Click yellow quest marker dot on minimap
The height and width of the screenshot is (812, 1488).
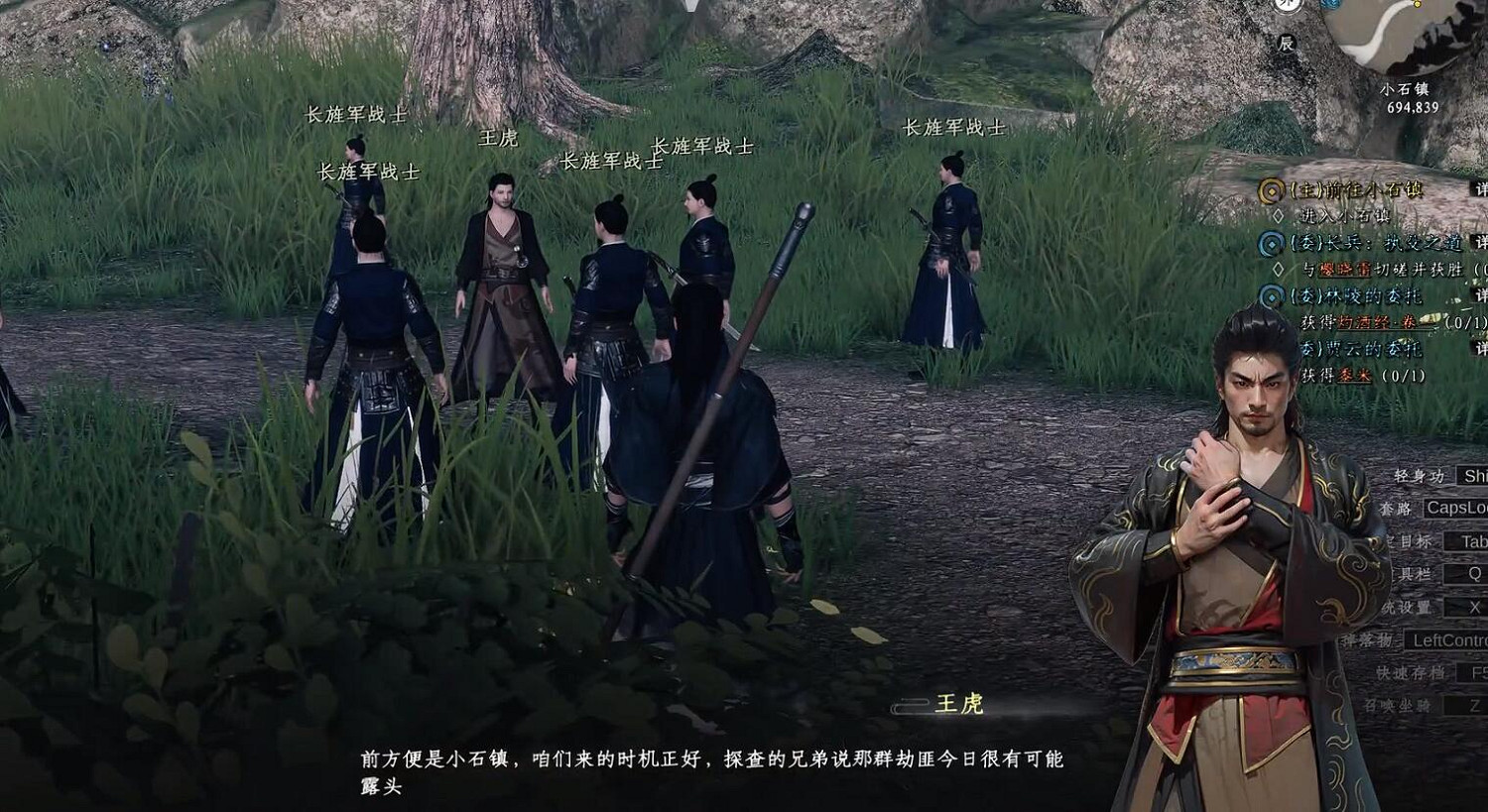pyautogui.click(x=1419, y=6)
